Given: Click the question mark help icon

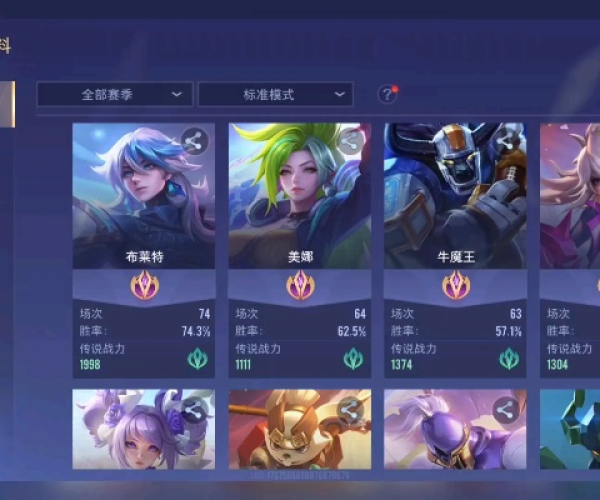Looking at the screenshot, I should point(387,95).
